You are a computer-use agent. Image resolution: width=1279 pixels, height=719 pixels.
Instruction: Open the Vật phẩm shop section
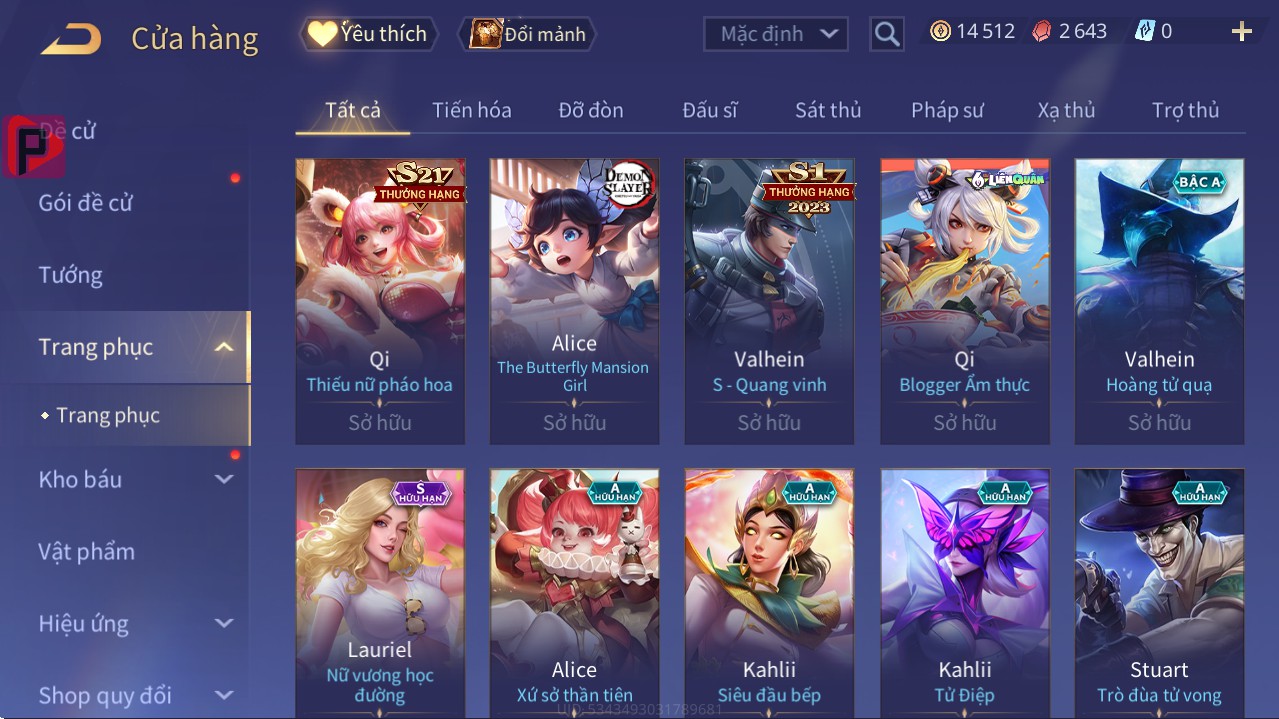click(86, 551)
